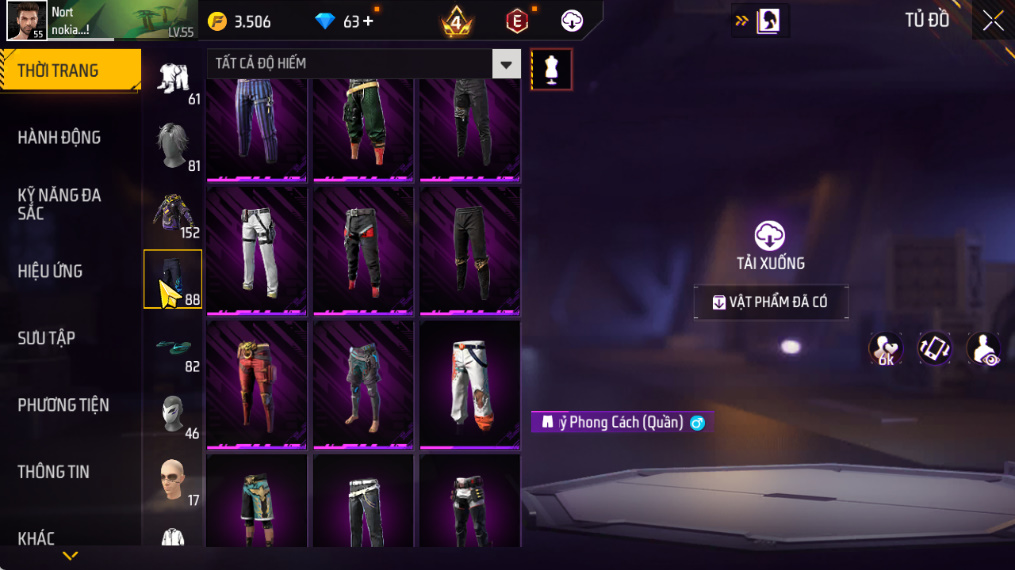Choose the hairstyle subcategory icon
This screenshot has height=570, width=1015.
tap(173, 145)
